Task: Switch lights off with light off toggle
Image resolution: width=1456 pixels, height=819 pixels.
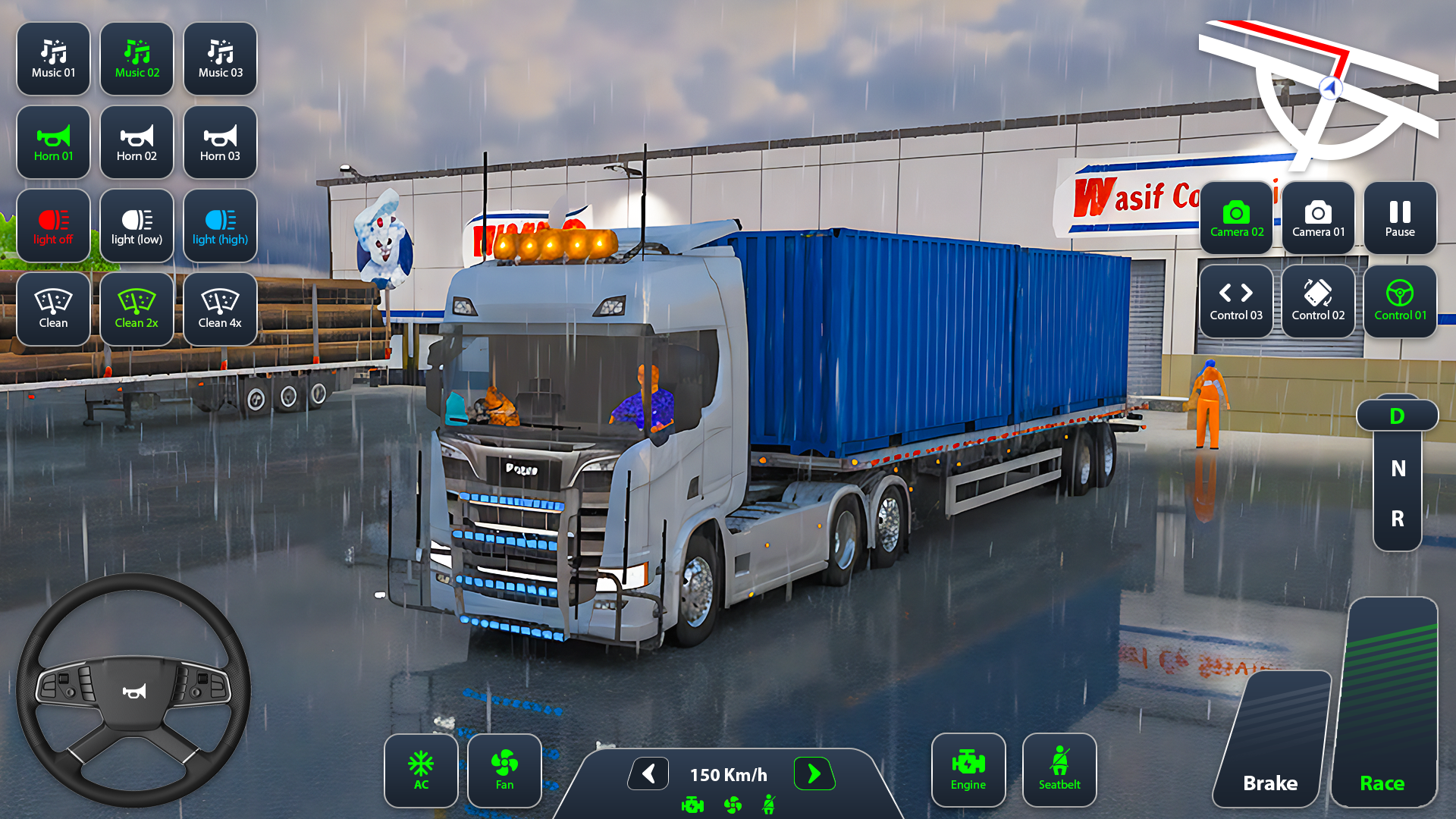Action: coord(52,225)
